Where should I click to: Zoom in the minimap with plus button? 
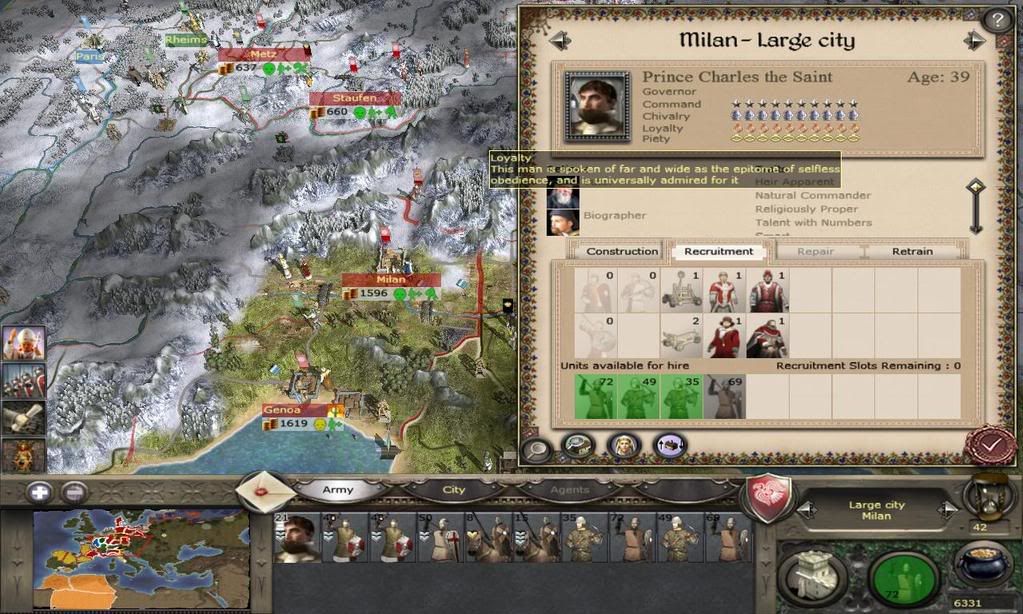coord(39,492)
